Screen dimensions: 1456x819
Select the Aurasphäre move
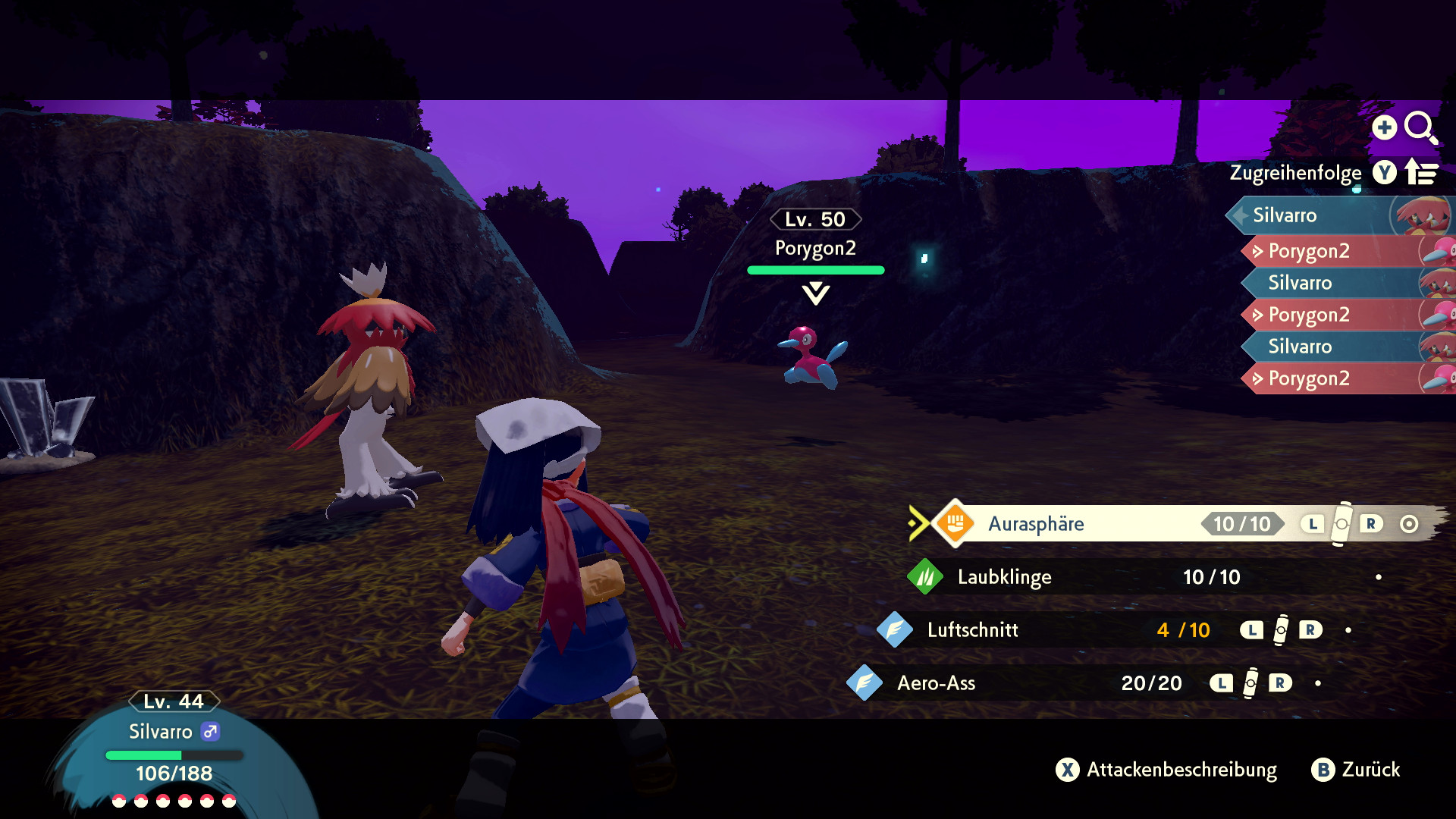[1036, 524]
